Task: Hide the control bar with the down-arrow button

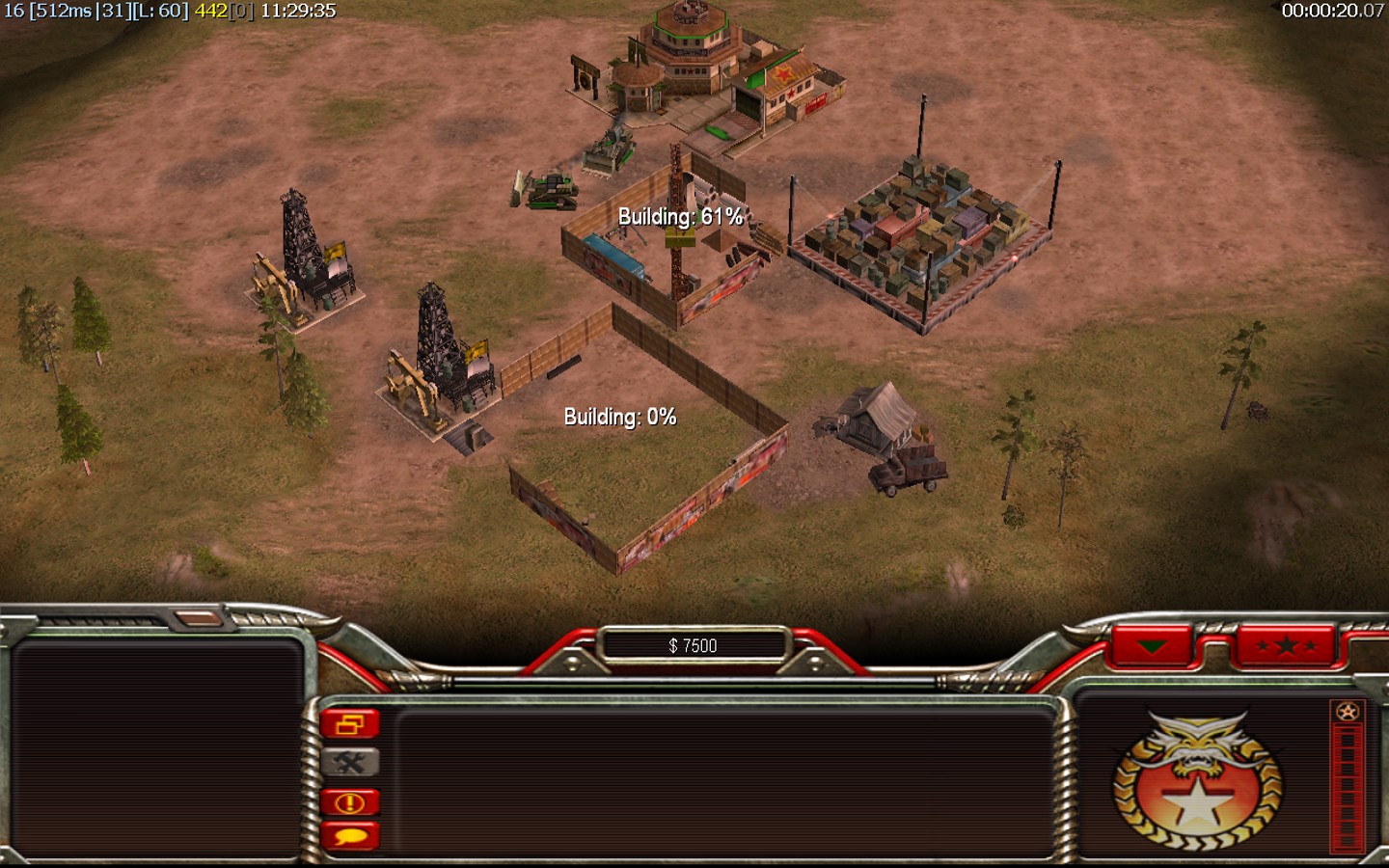Action: pyautogui.click(x=1152, y=646)
